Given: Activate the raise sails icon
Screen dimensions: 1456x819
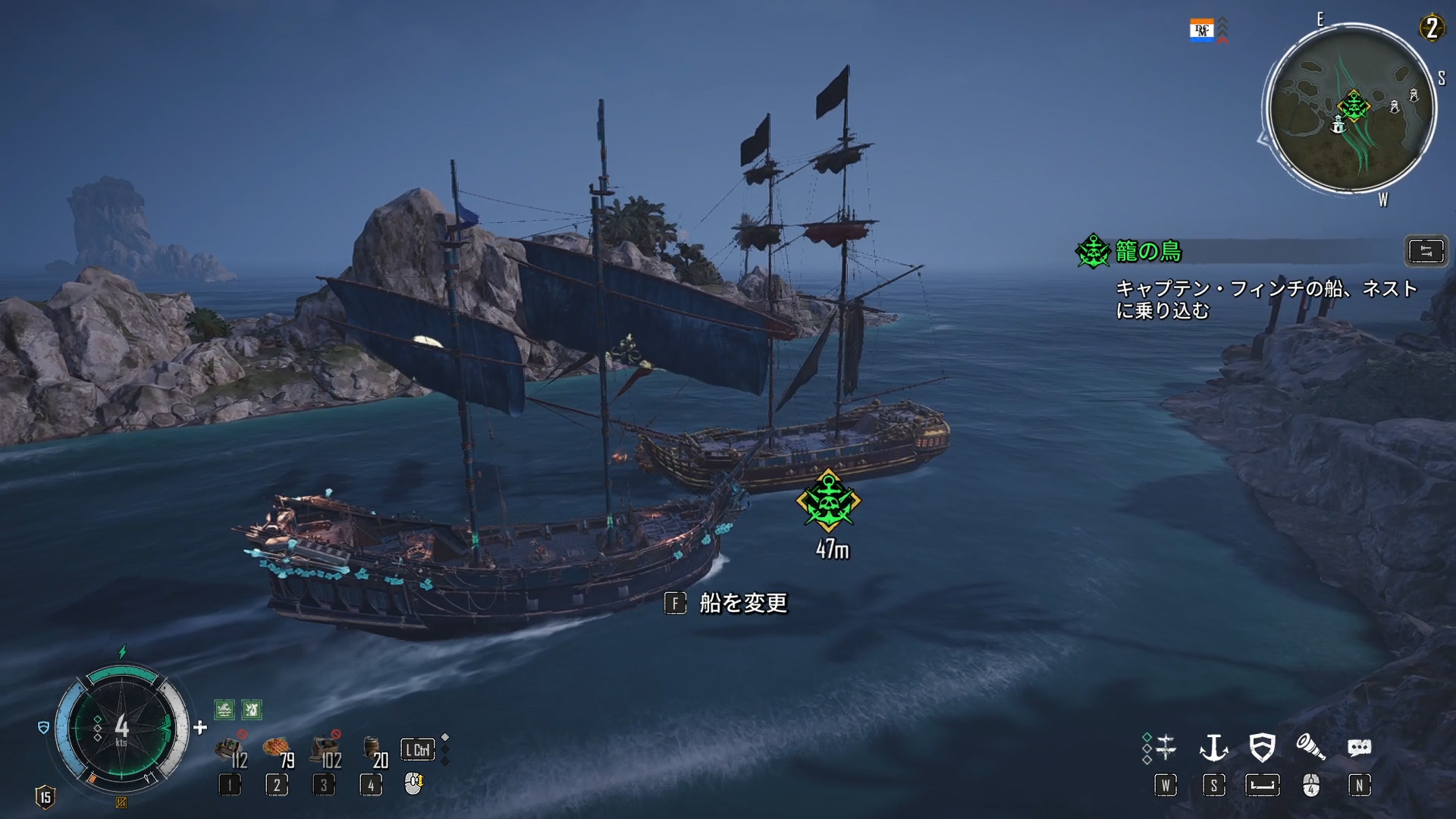Looking at the screenshot, I should point(1165,748).
